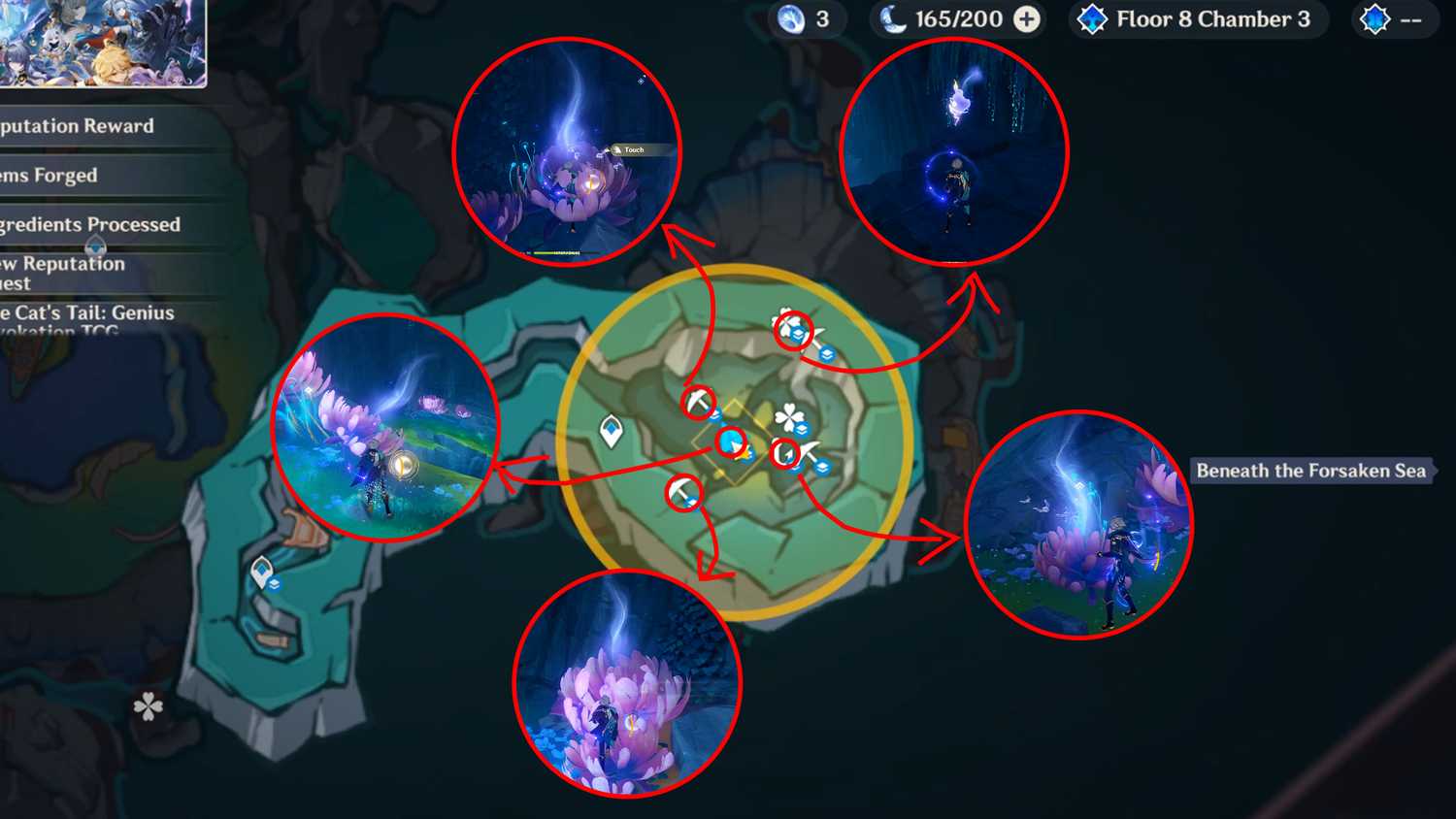The width and height of the screenshot is (1456, 819).
Task: Click the blue player location arrow marker
Action: 729,440
